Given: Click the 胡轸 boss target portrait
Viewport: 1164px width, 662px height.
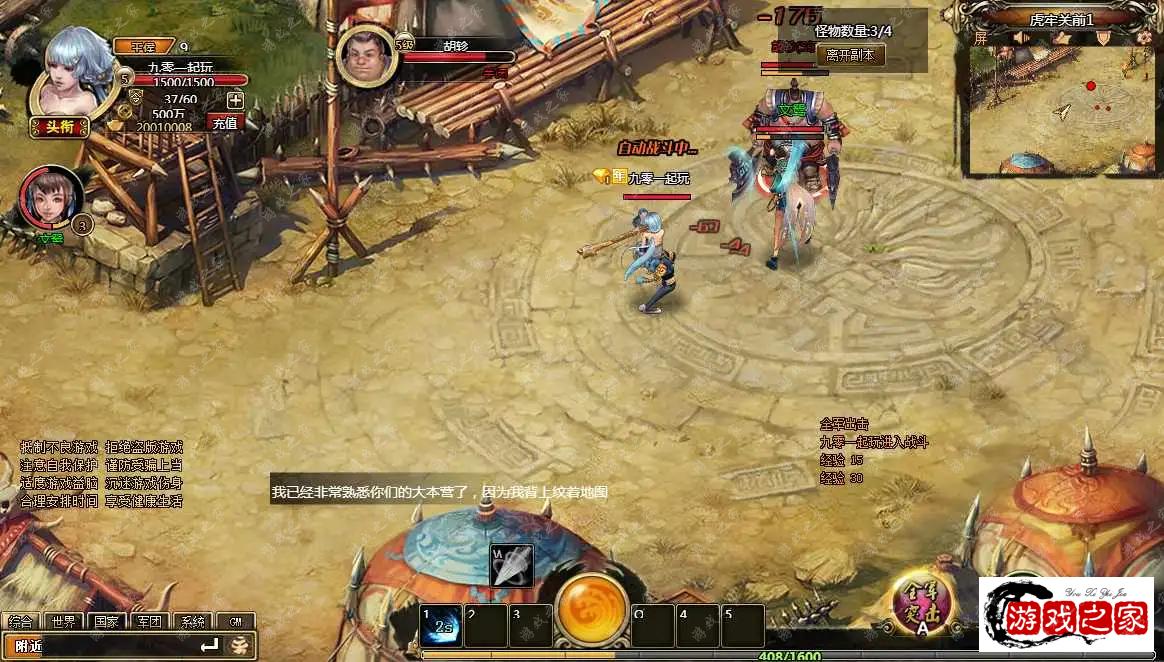Looking at the screenshot, I should click(x=367, y=57).
